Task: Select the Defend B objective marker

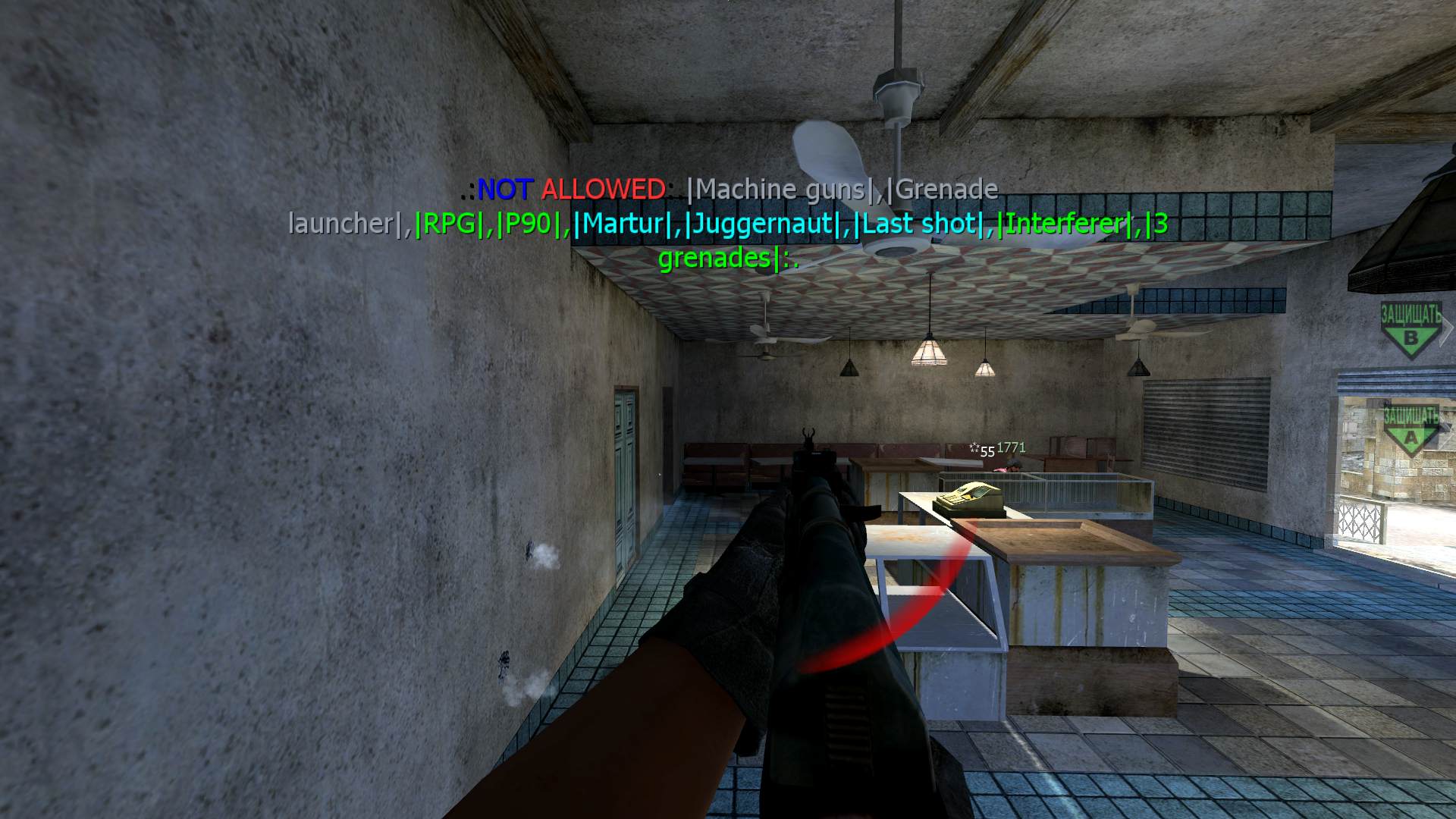Action: click(1410, 331)
